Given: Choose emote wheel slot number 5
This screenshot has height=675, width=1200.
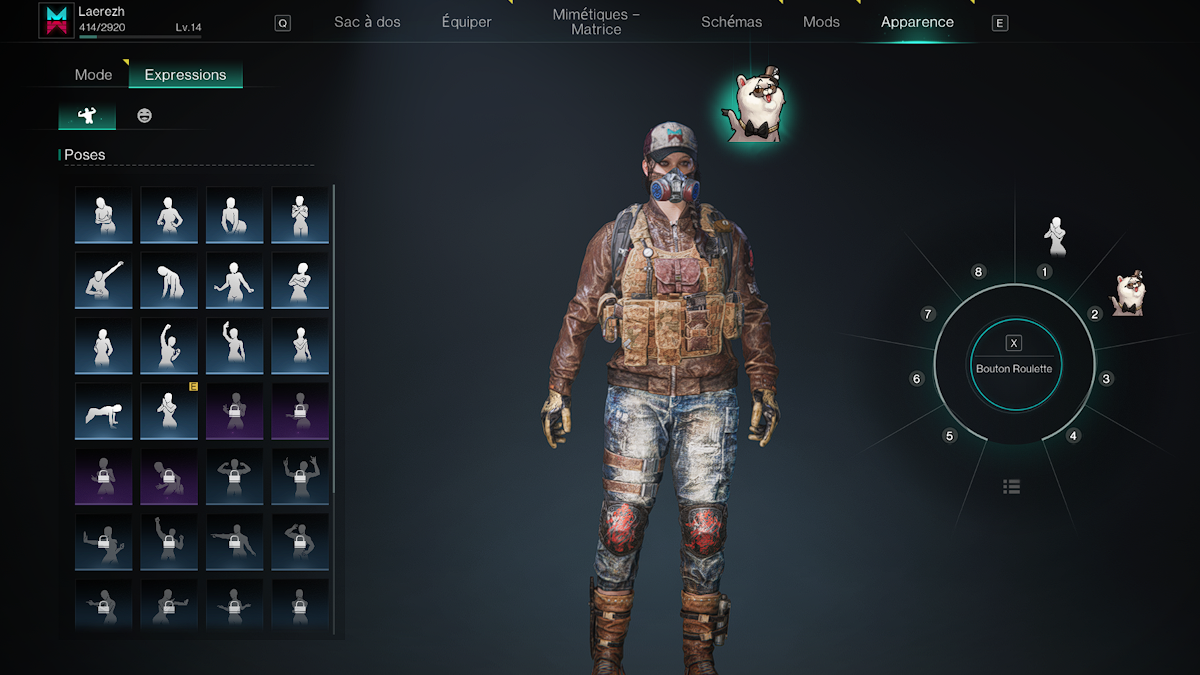Looking at the screenshot, I should pos(950,436).
